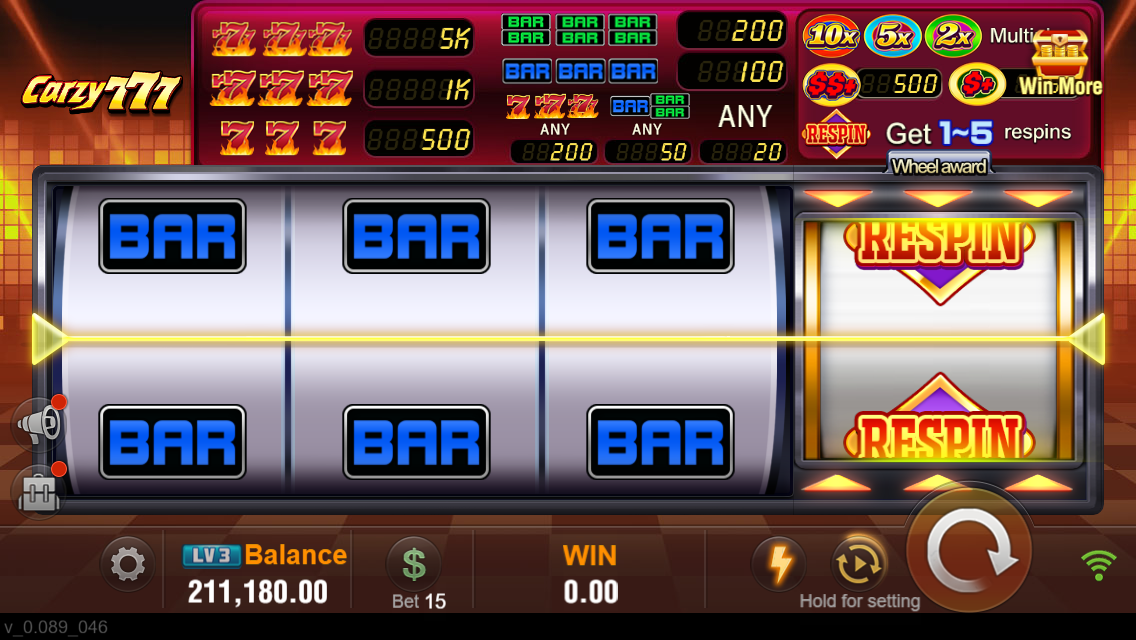Open the gear settings menu
The height and width of the screenshot is (640, 1136).
127,565
